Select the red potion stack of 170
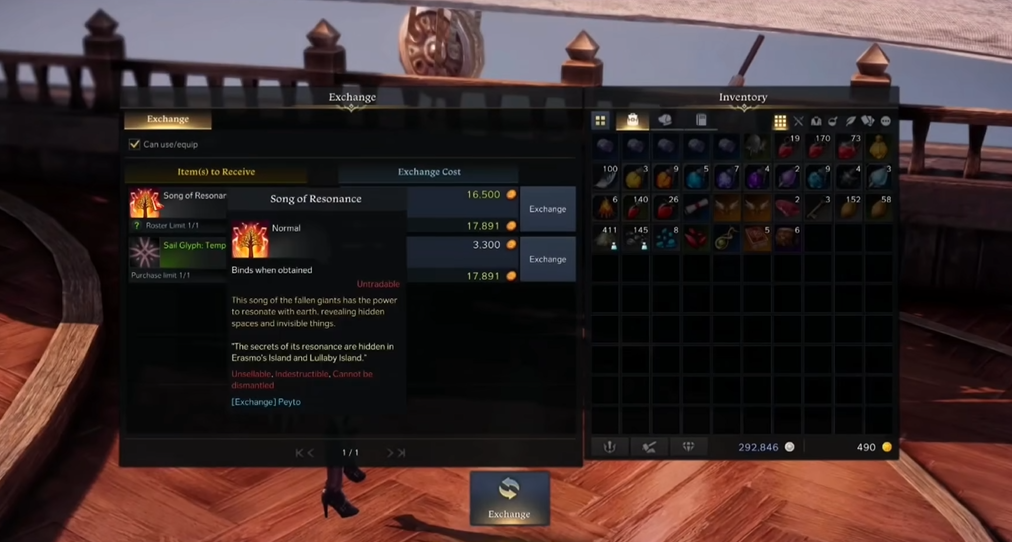This screenshot has height=542, width=1012. click(818, 148)
